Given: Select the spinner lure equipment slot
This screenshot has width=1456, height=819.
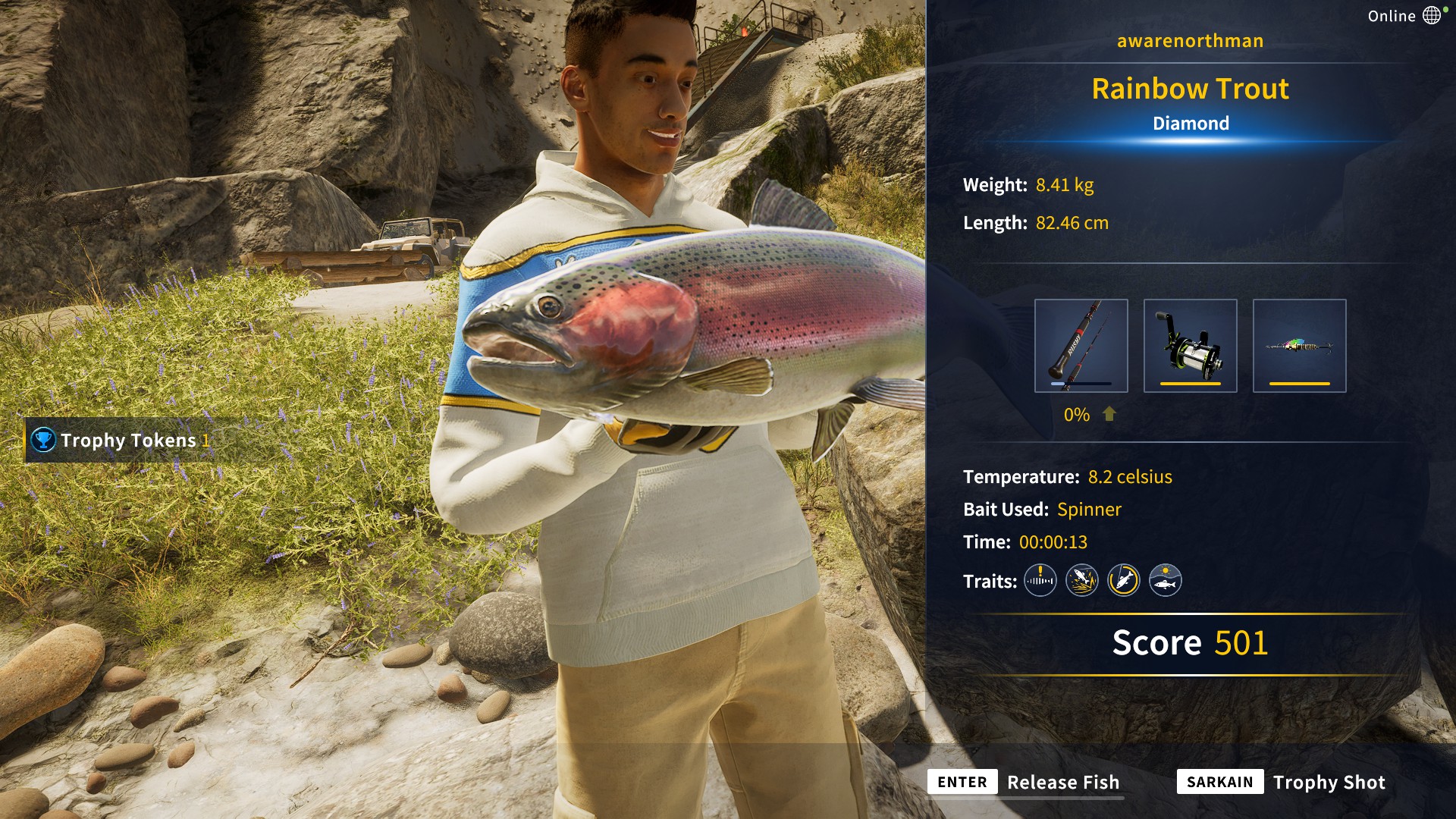Looking at the screenshot, I should 1299,346.
